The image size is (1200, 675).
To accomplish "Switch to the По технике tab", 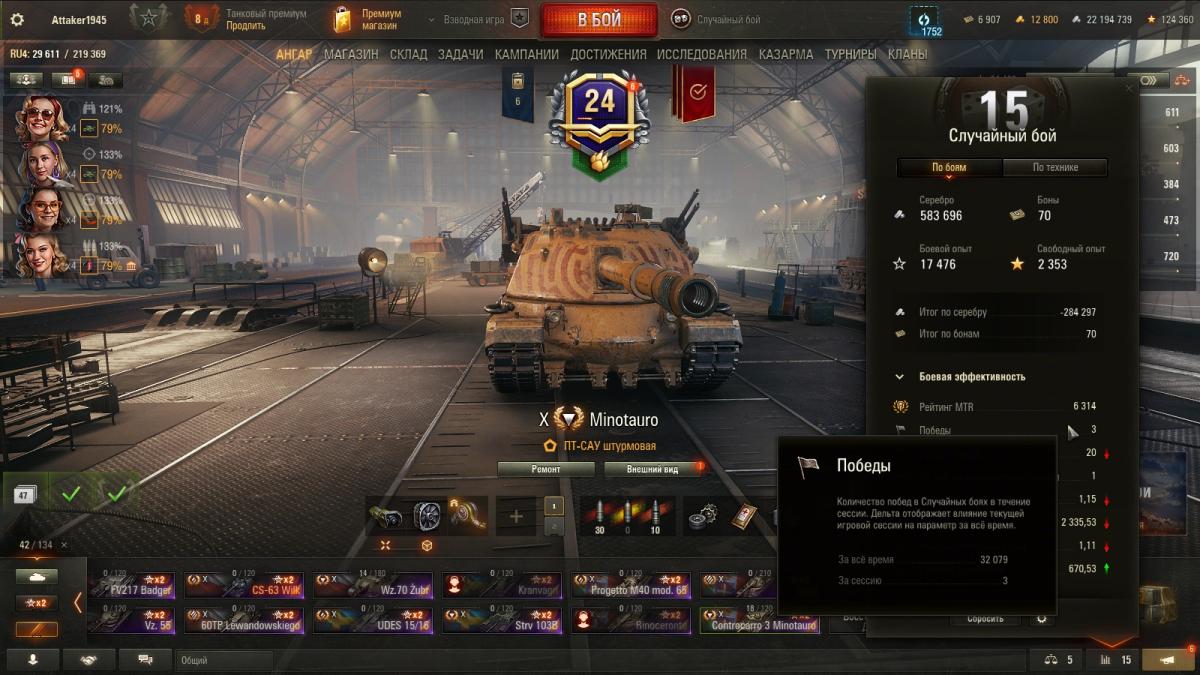I will click(x=1054, y=167).
